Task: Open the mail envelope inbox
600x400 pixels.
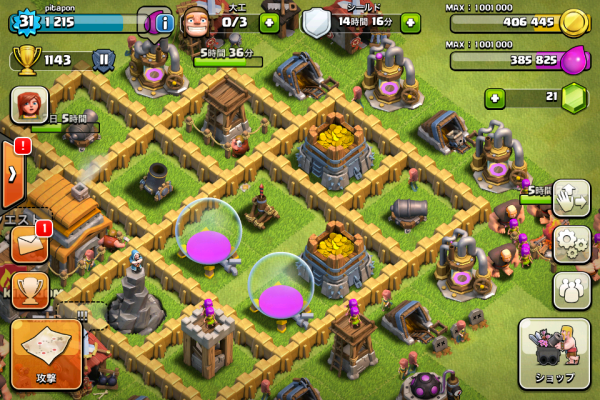Action: (28, 243)
